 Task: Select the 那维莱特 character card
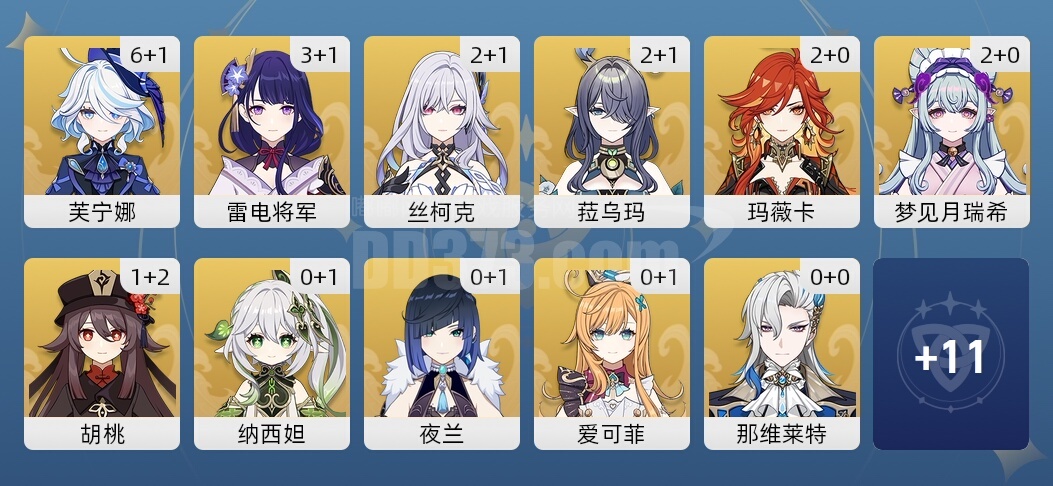[782, 353]
